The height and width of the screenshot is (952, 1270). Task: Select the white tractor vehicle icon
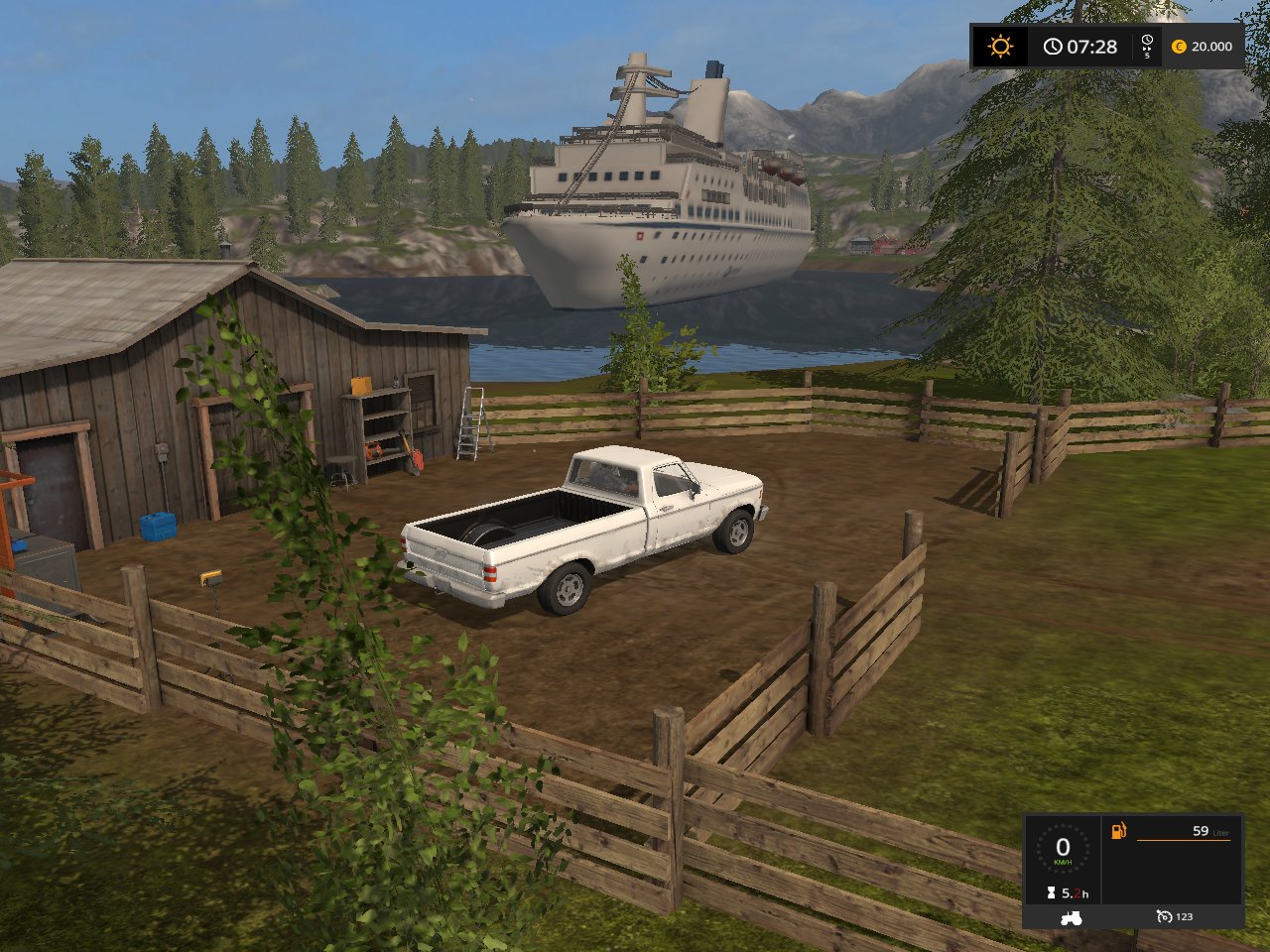coord(1072,917)
